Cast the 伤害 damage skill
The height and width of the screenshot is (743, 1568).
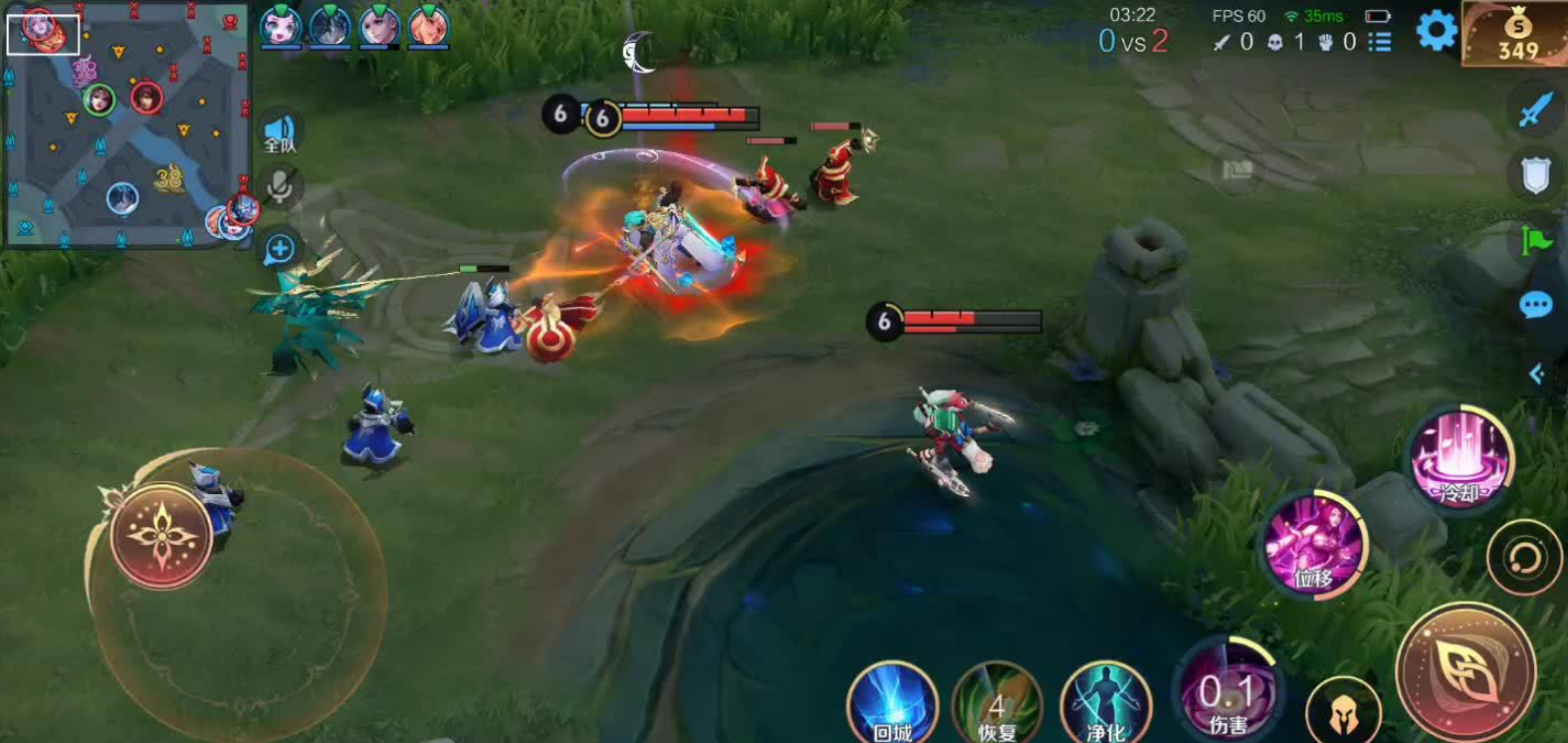click(1228, 692)
